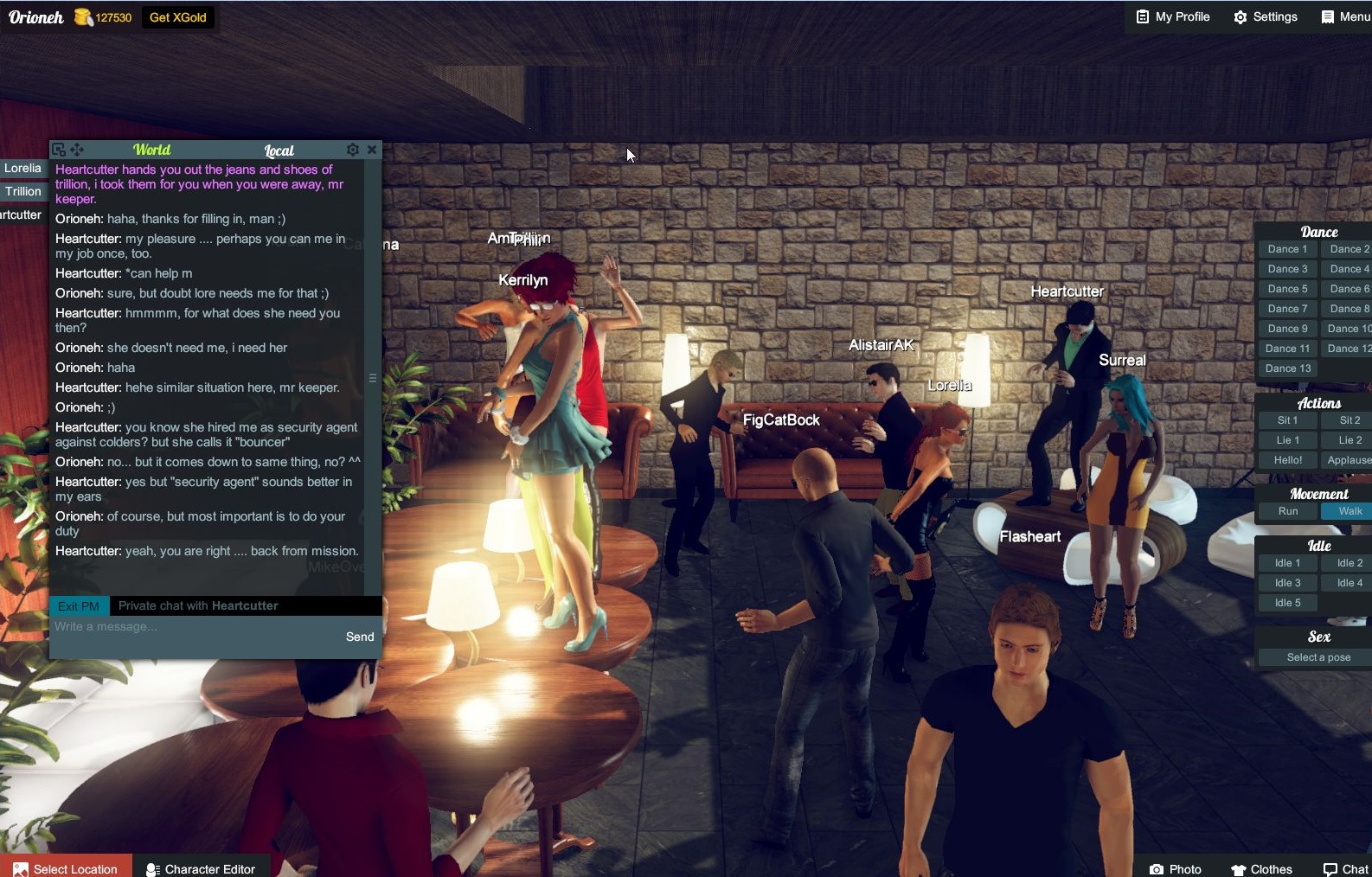Switch to the Local chat tab
This screenshot has width=1372, height=877.
point(279,150)
